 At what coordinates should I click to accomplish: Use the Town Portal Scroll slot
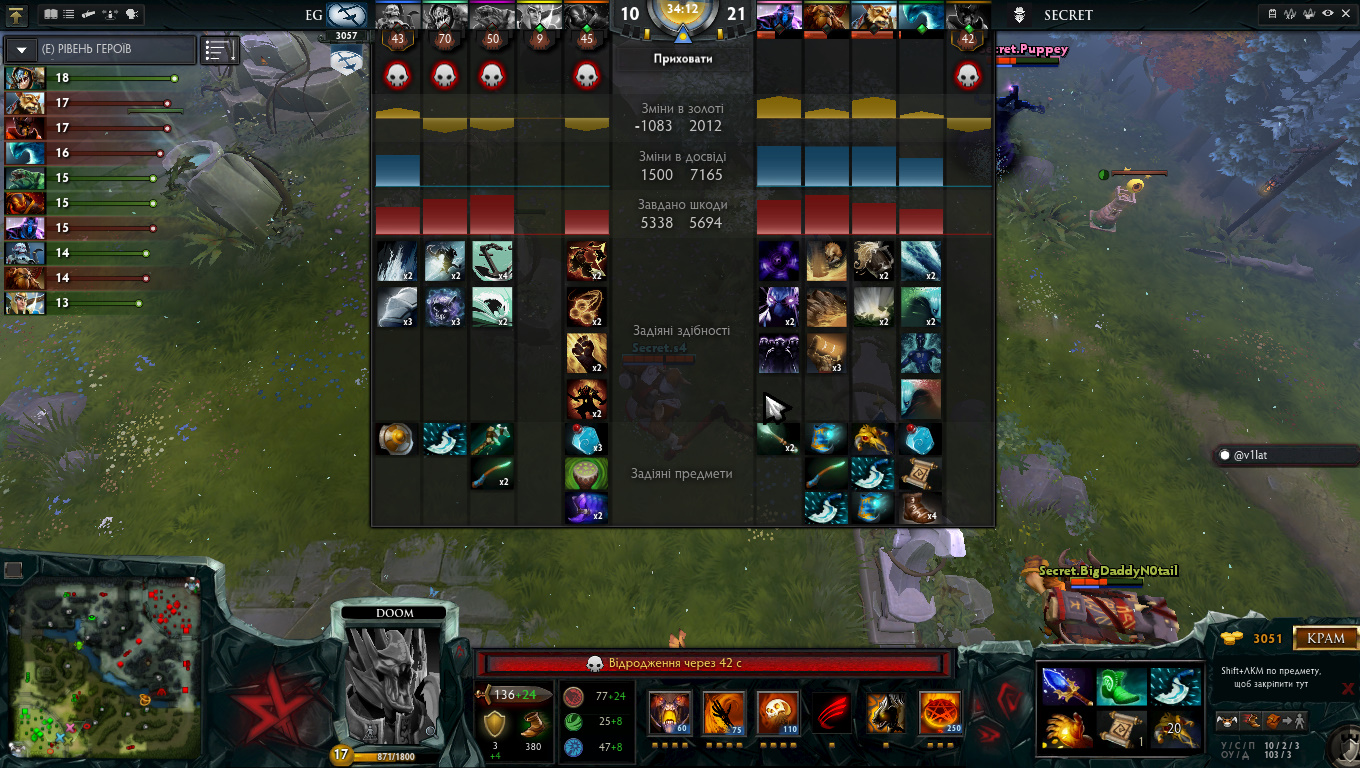pos(1118,729)
